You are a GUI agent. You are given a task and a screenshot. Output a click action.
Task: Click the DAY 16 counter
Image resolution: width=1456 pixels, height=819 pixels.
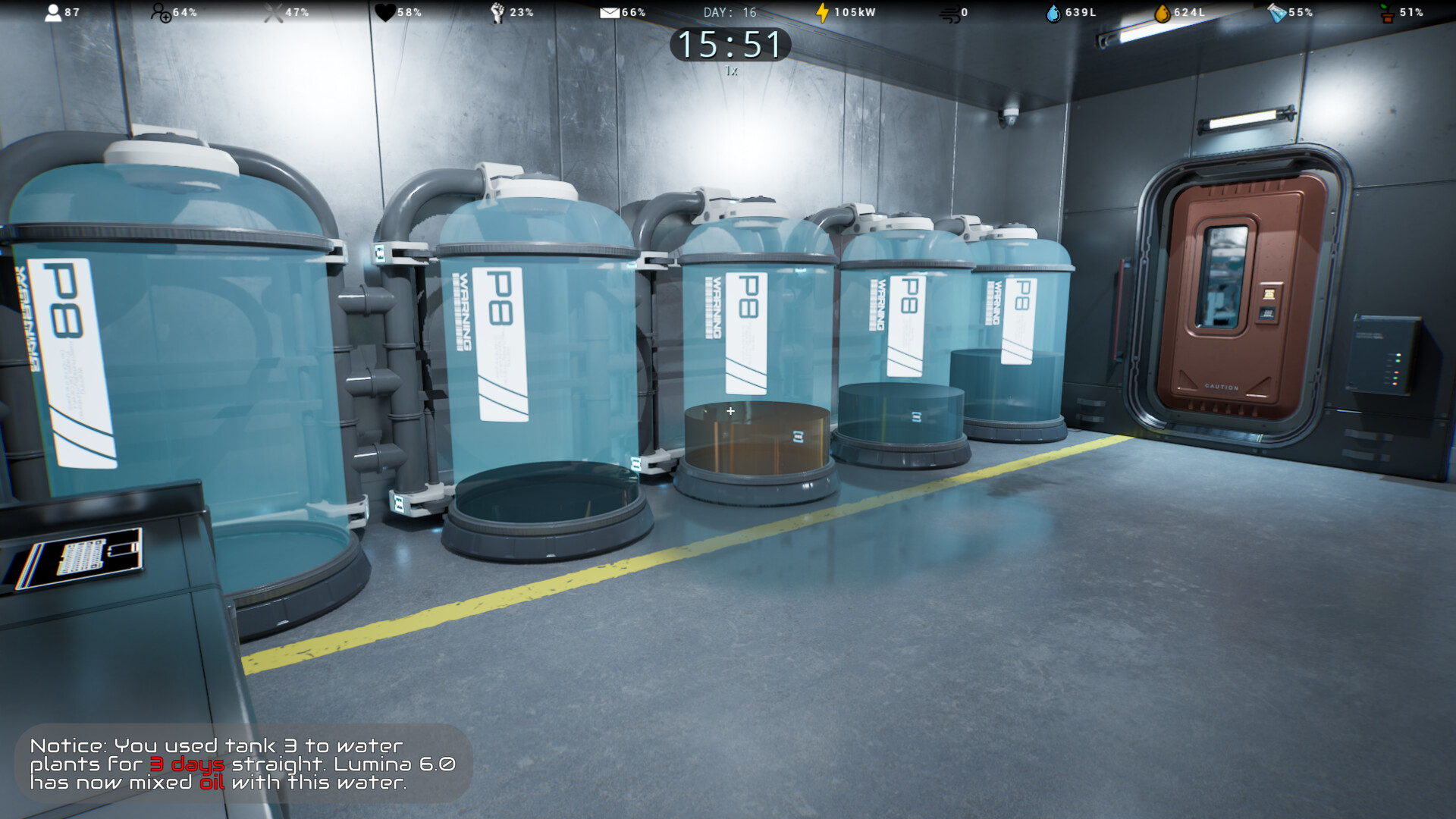coord(730,11)
